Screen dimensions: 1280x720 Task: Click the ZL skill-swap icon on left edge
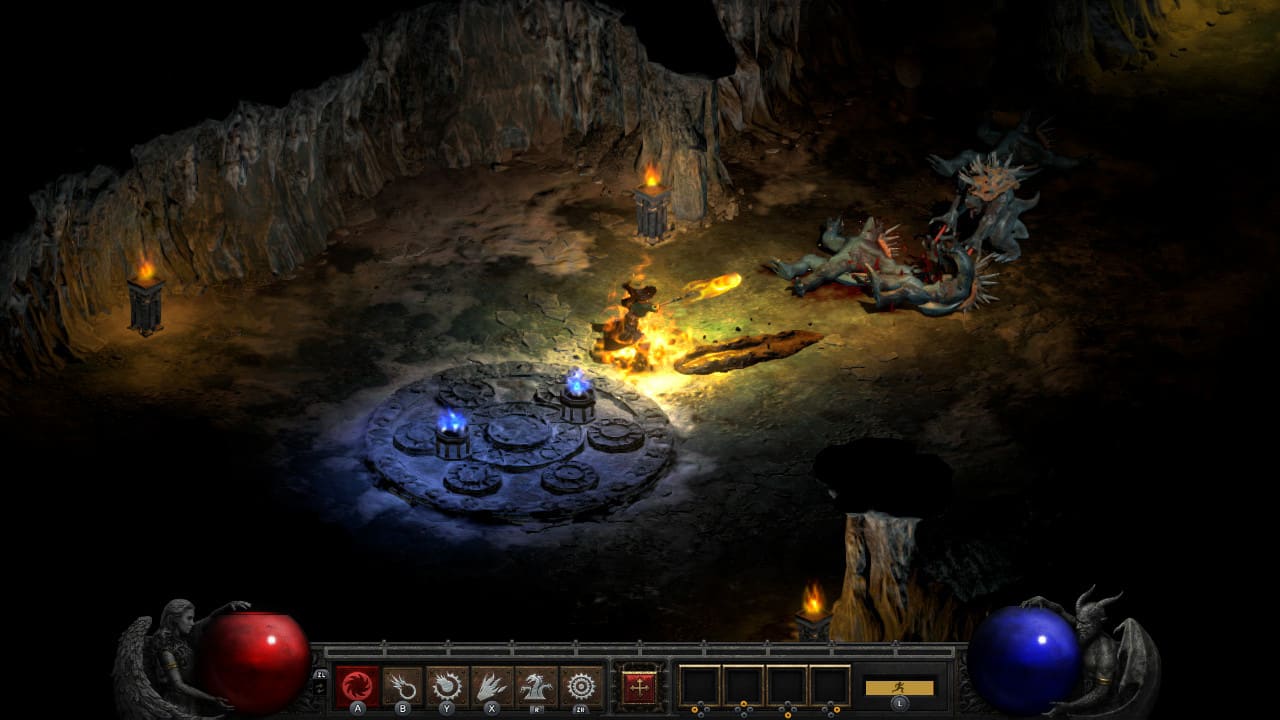(322, 673)
